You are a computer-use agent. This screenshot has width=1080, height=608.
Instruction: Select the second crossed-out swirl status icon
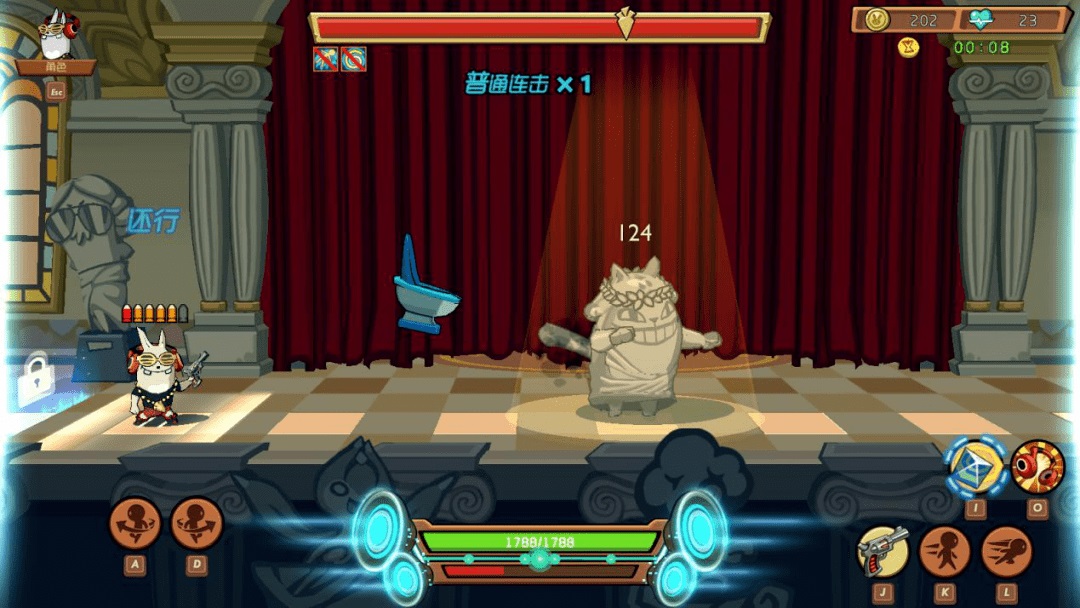point(353,59)
